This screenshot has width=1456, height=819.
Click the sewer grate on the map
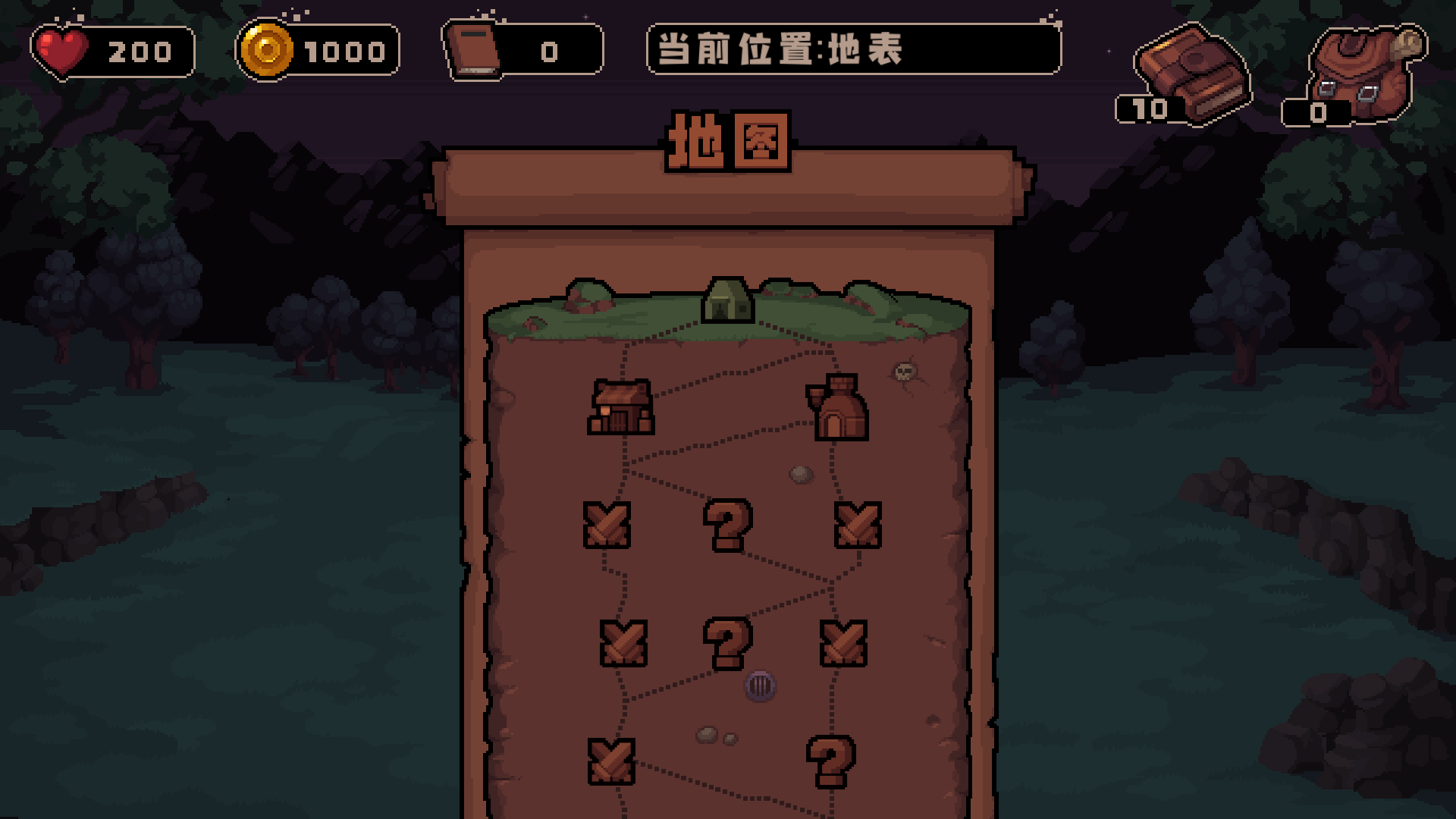[762, 685]
